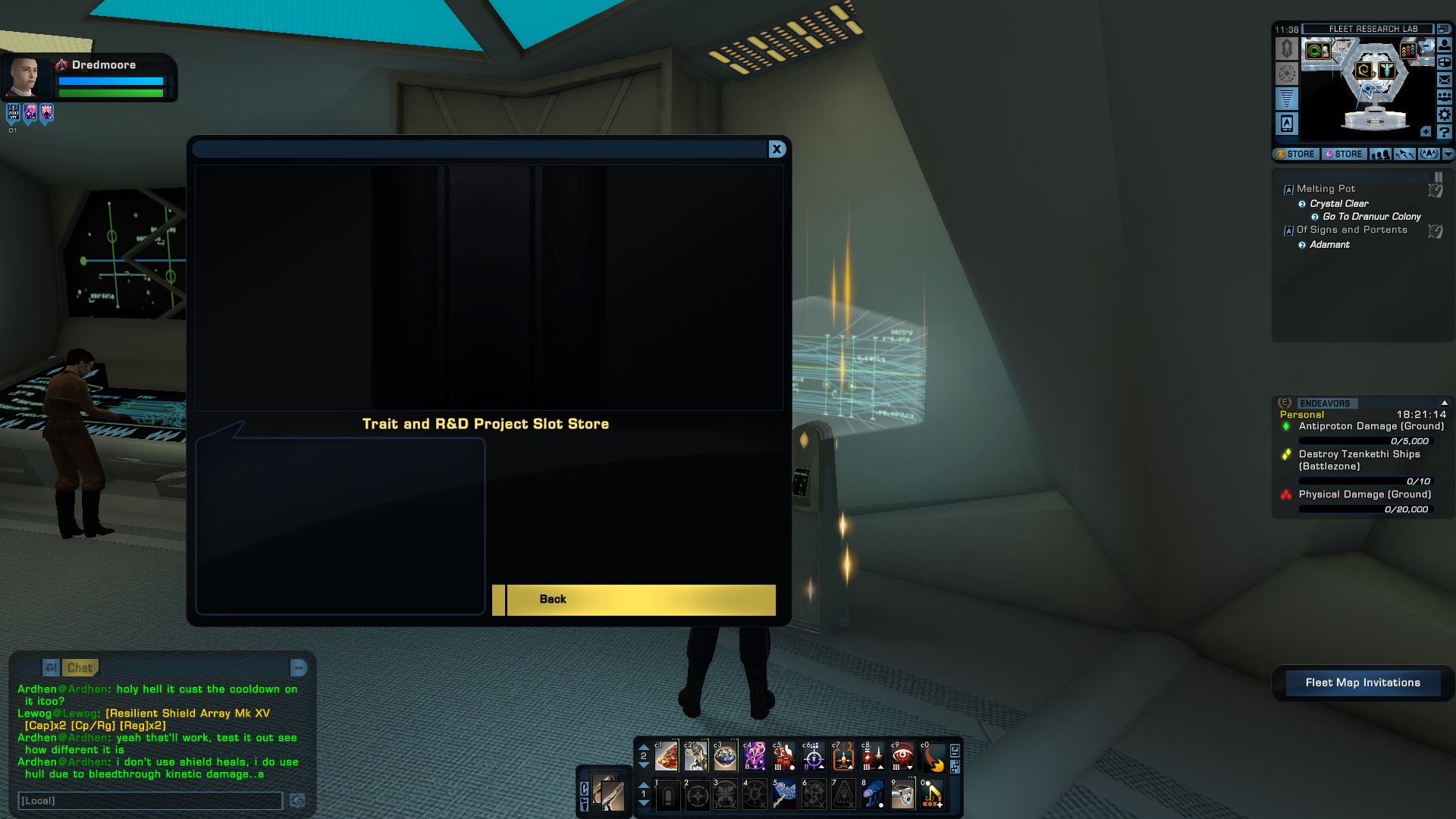Zoom the minimap with the plus icon
The height and width of the screenshot is (819, 1456).
tap(1426, 131)
